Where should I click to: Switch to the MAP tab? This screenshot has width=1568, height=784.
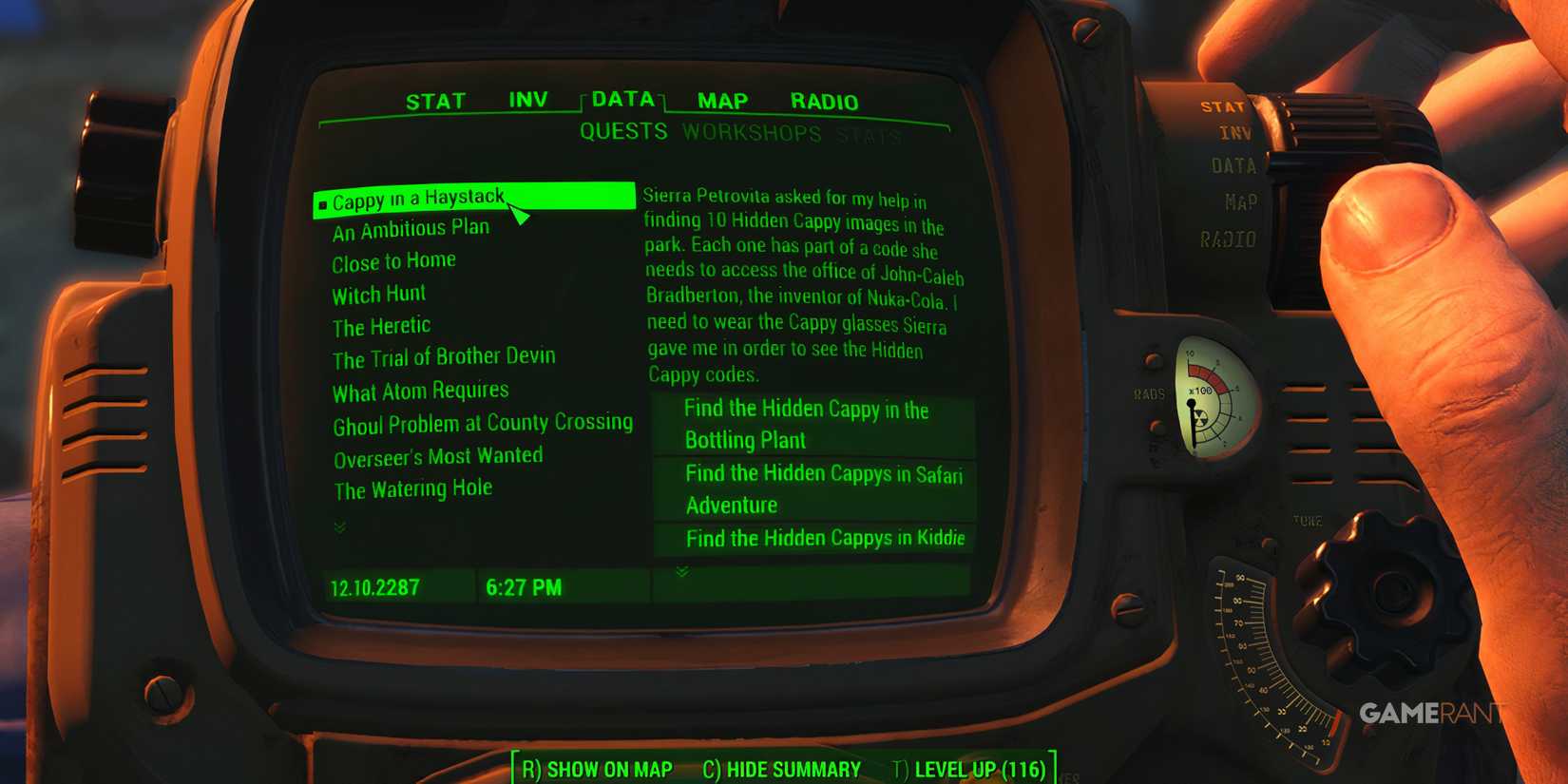pyautogui.click(x=722, y=99)
